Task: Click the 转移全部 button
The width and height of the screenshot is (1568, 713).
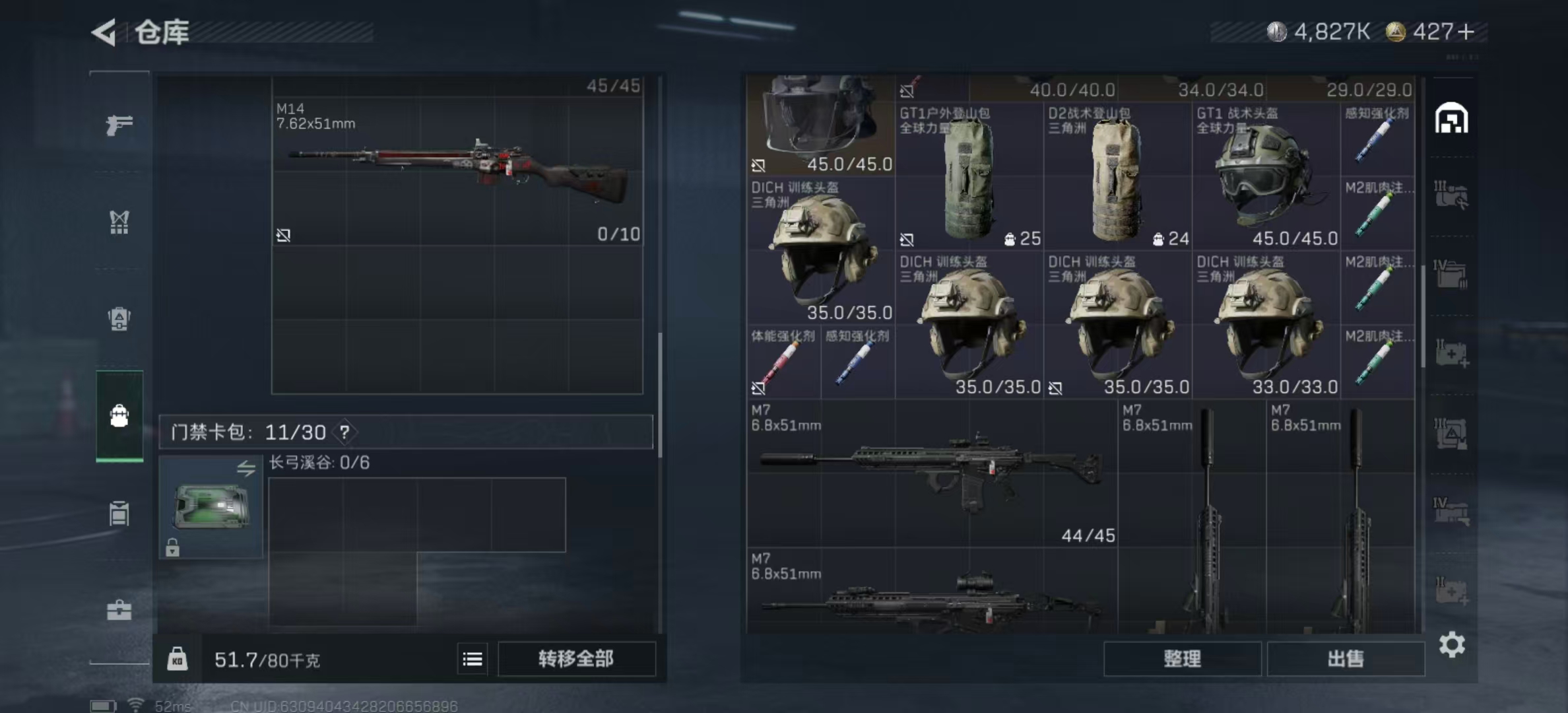Action: tap(576, 659)
